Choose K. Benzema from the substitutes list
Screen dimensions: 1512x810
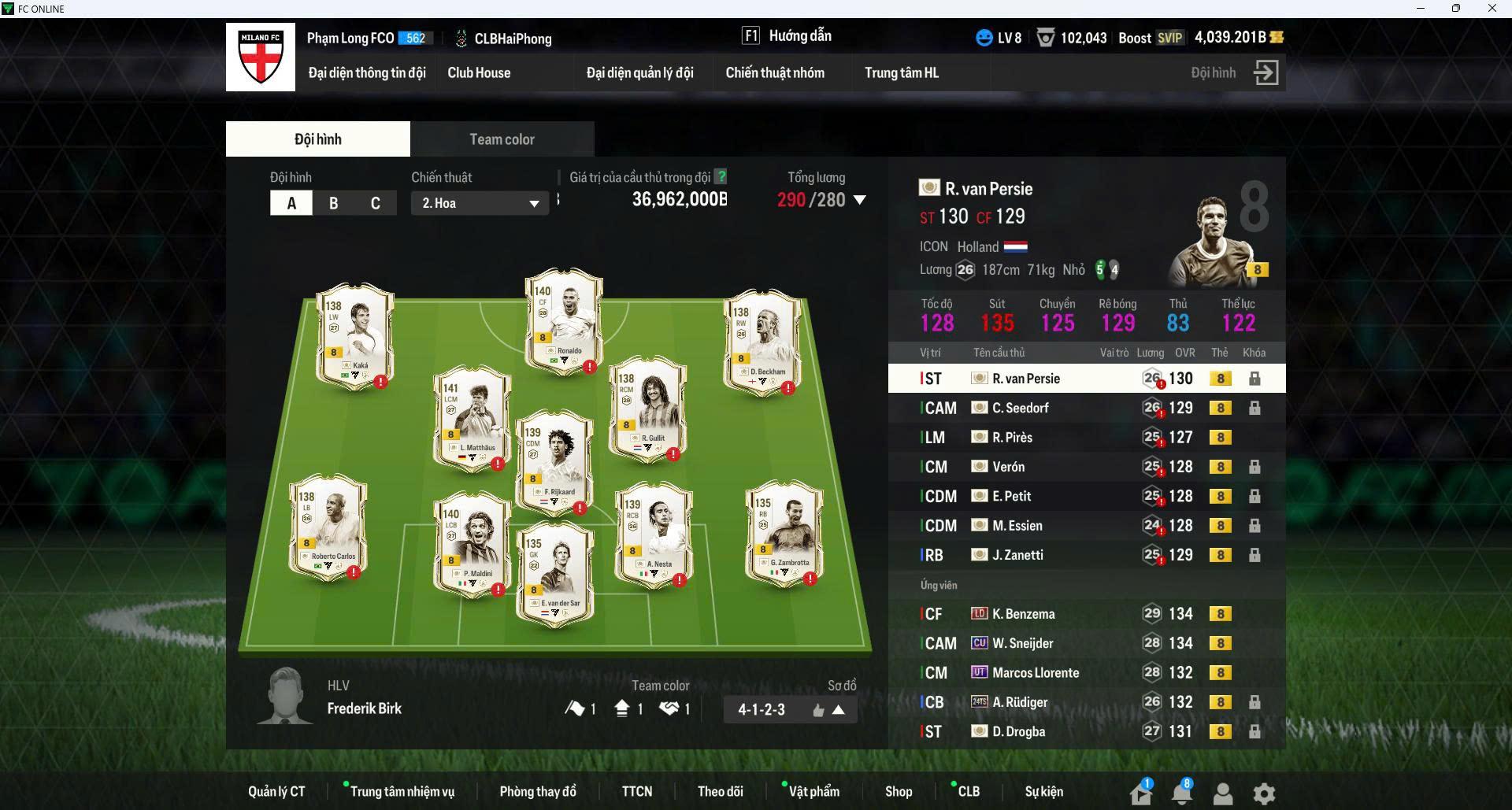(x=1023, y=614)
